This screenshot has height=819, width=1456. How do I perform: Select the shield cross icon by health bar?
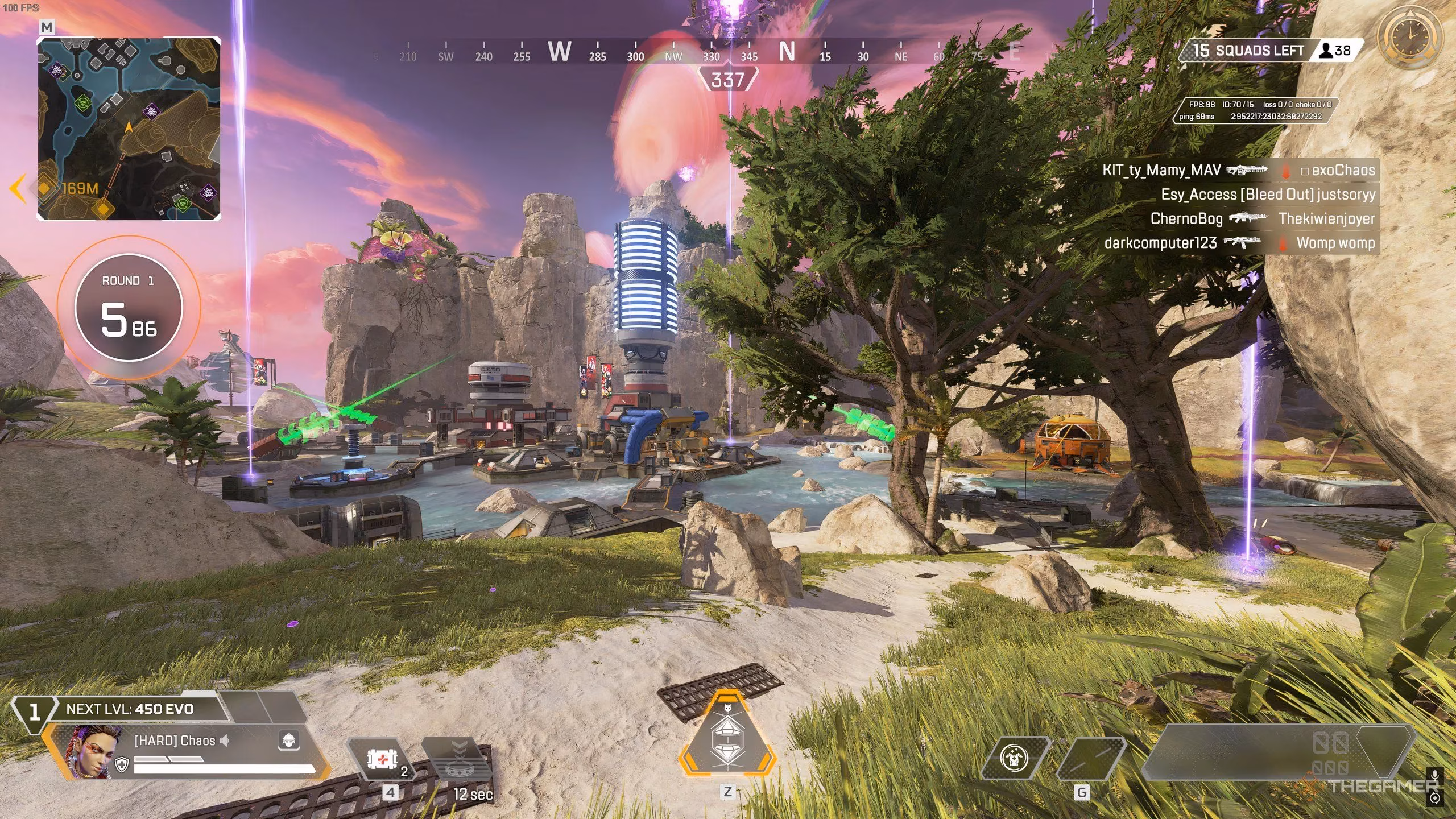click(x=122, y=764)
